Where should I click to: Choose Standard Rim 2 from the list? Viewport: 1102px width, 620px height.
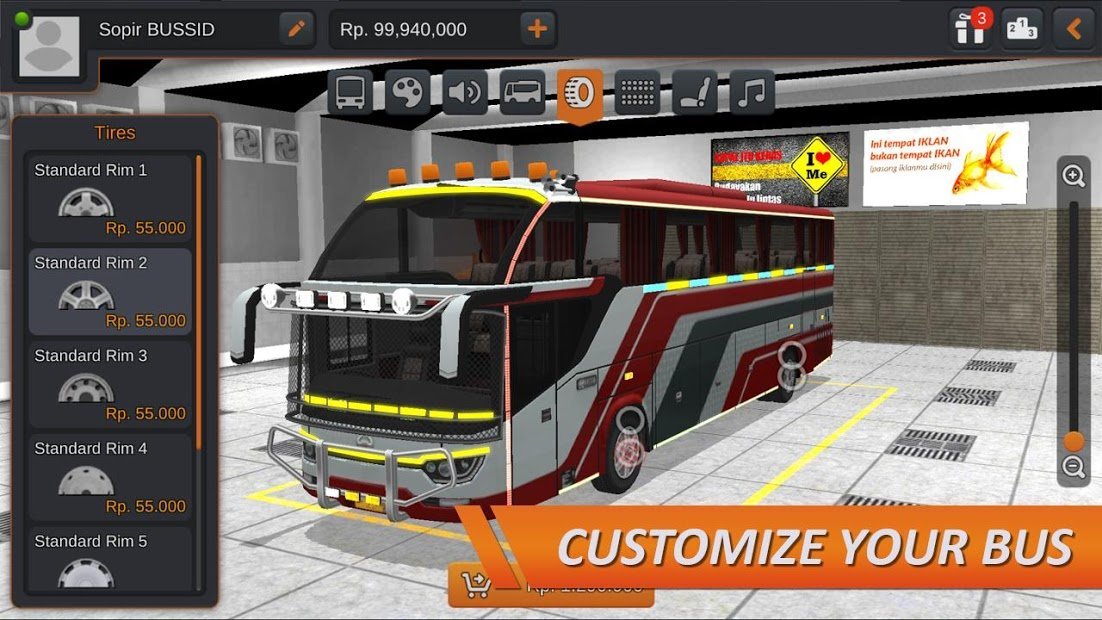tap(110, 291)
